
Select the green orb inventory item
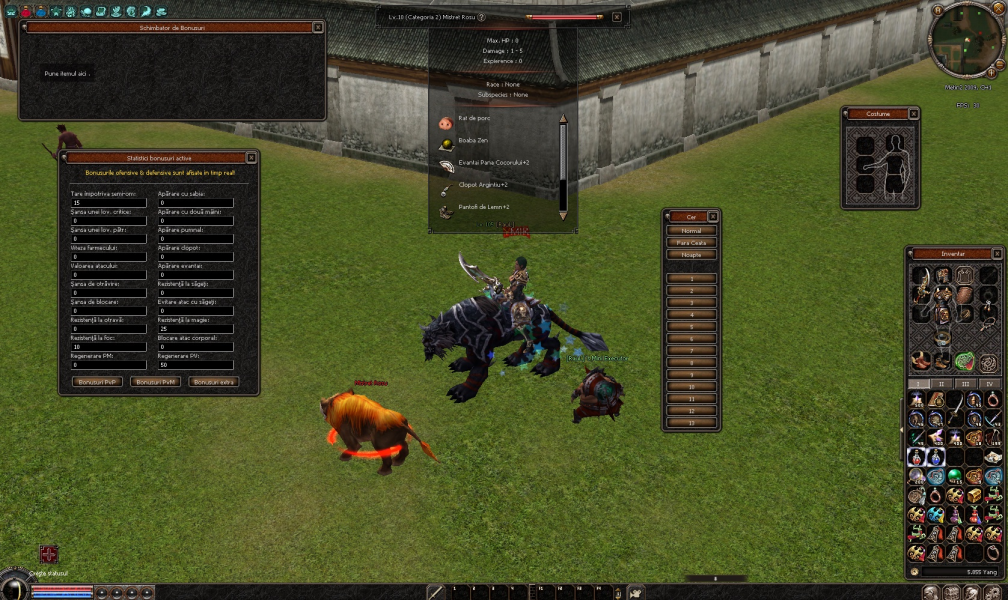[955, 475]
